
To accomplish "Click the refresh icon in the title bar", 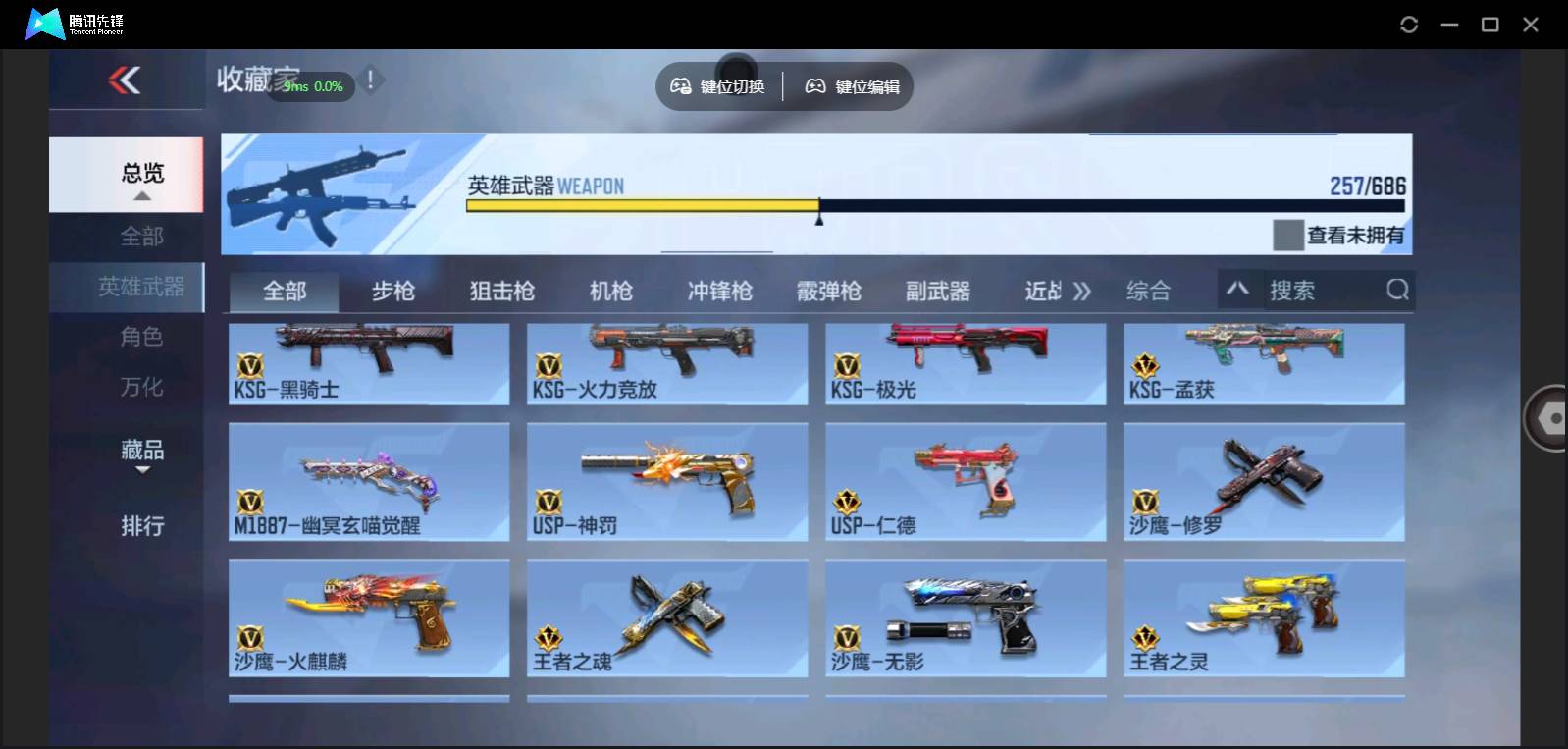I will pos(1407,23).
